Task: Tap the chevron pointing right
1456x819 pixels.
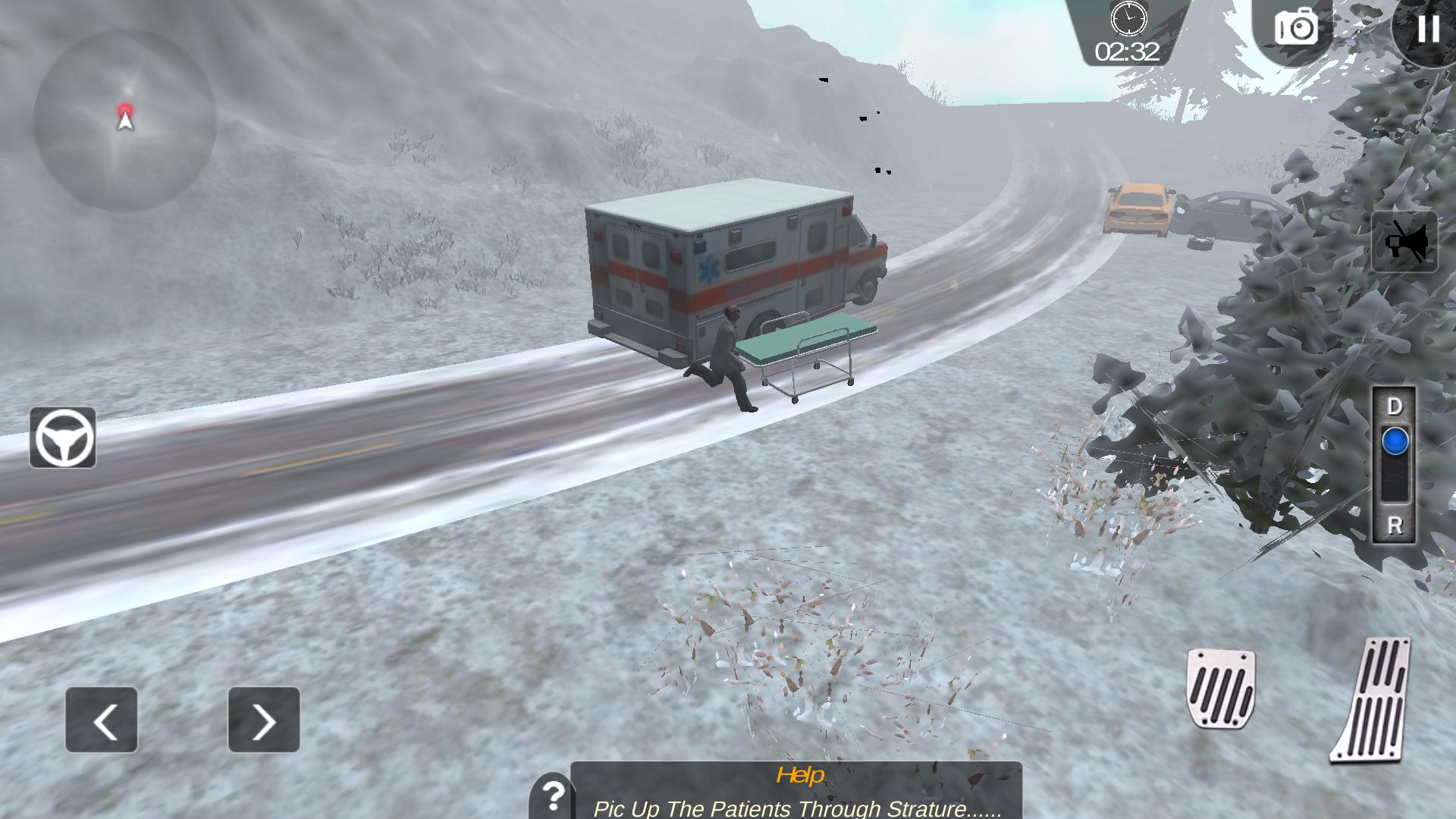Action: [x=263, y=718]
